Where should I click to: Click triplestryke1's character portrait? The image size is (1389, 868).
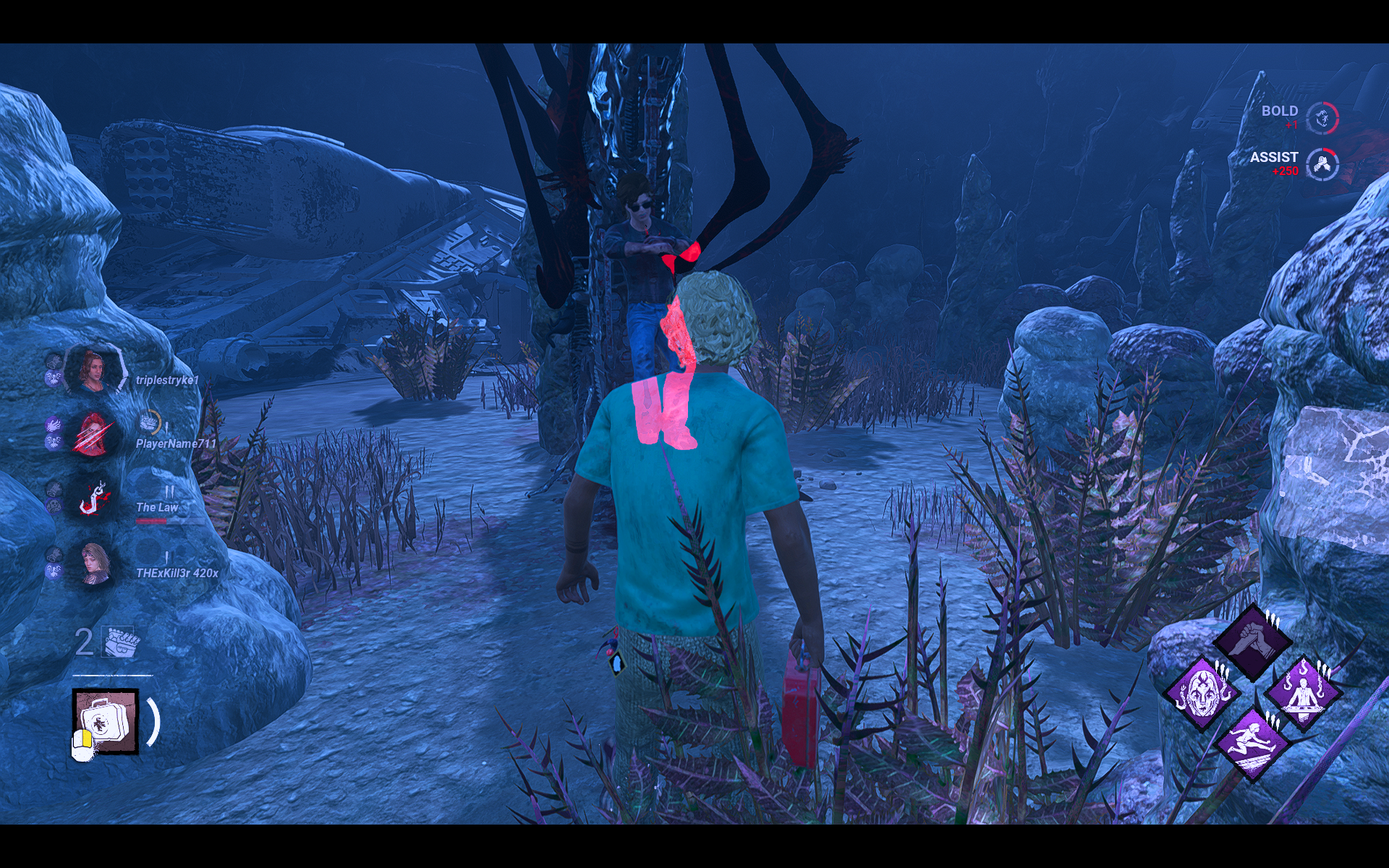[93, 371]
